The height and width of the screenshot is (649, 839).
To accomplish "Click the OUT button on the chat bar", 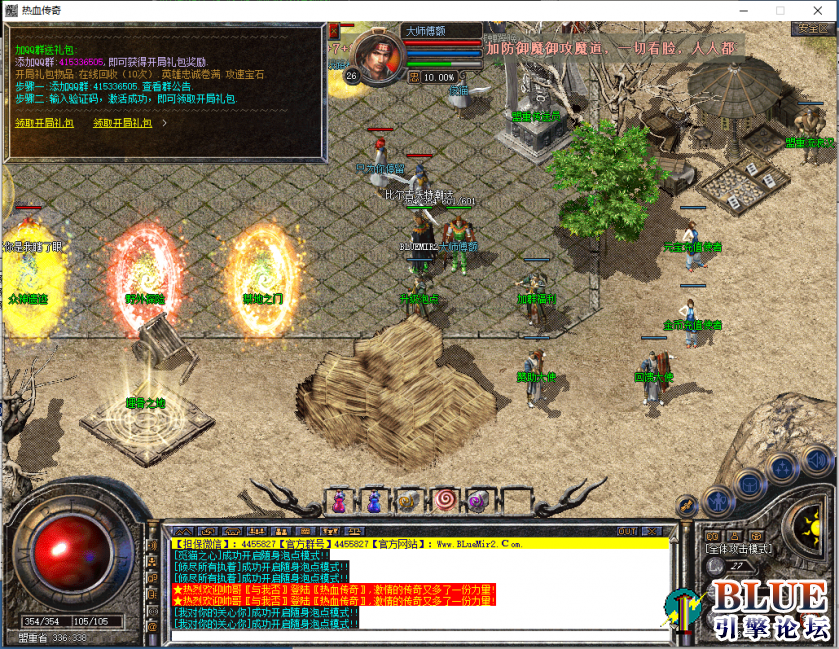I will pyautogui.click(x=627, y=531).
